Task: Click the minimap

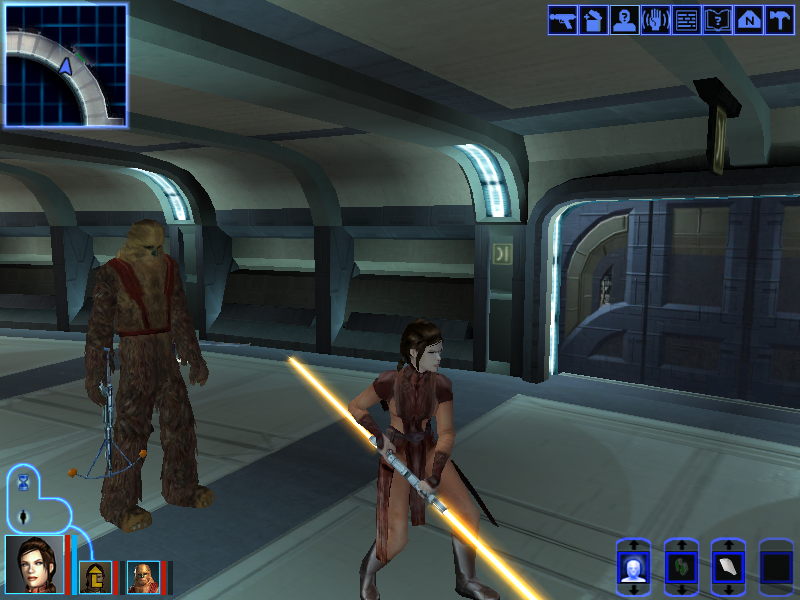Action: (x=66, y=65)
